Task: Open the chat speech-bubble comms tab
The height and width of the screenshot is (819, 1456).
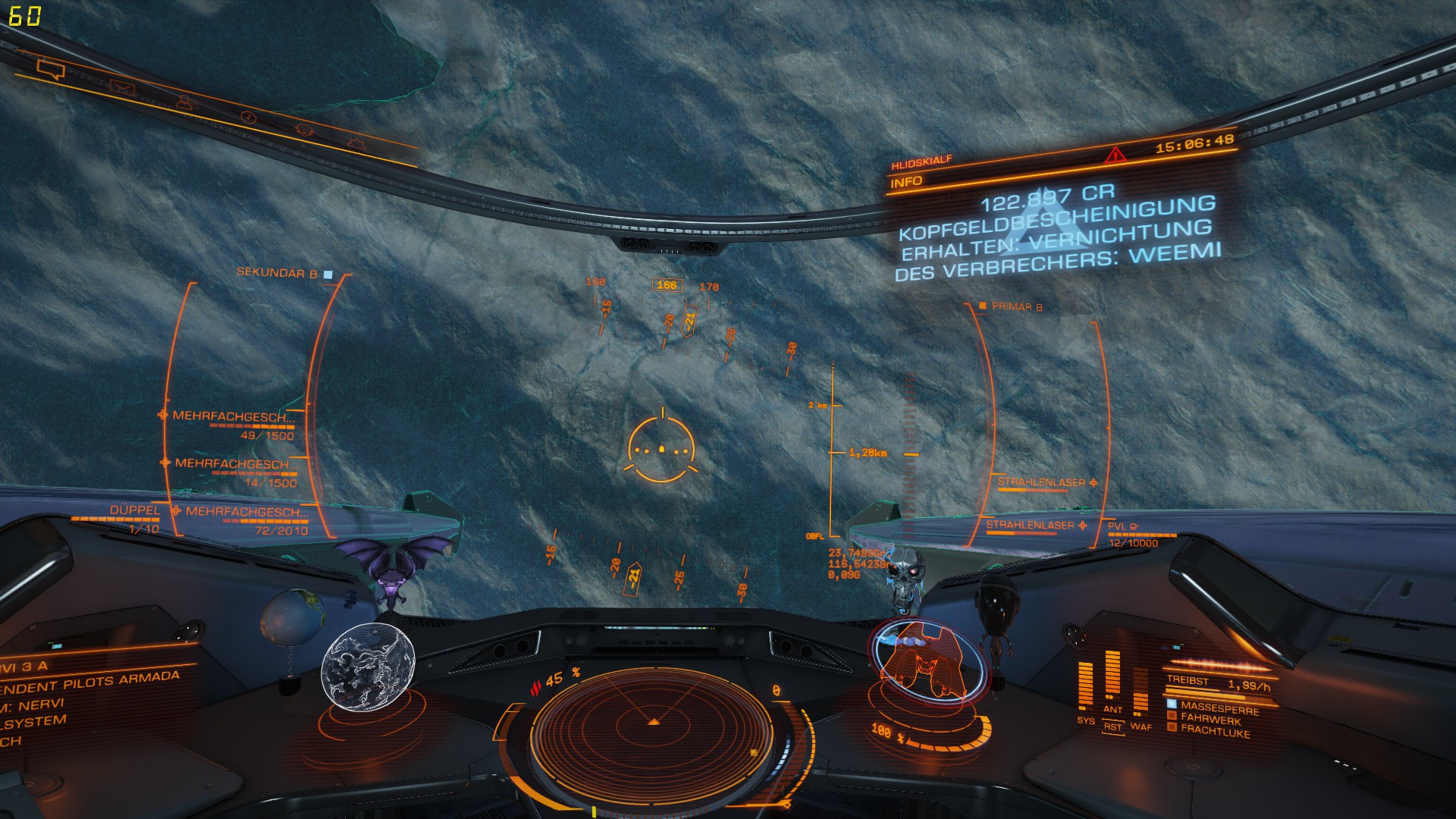Action: (x=51, y=71)
